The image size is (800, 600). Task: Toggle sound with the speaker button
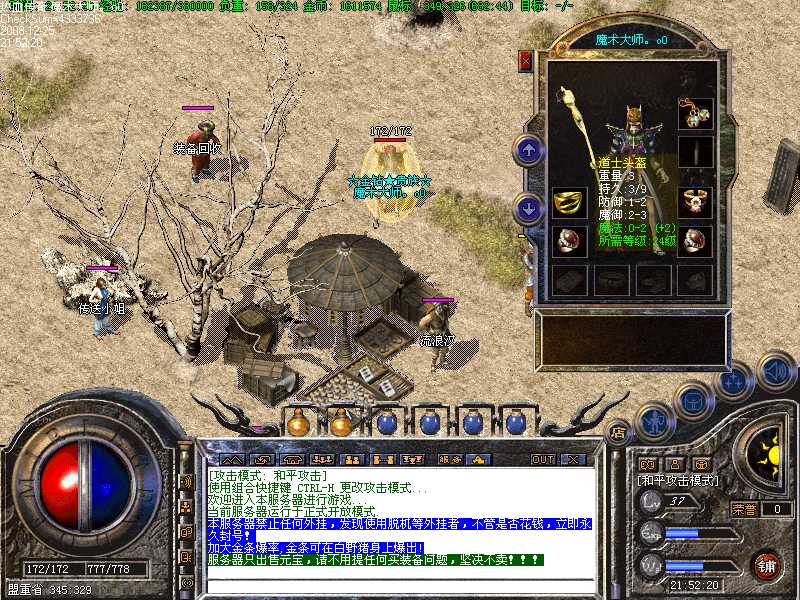click(774, 369)
